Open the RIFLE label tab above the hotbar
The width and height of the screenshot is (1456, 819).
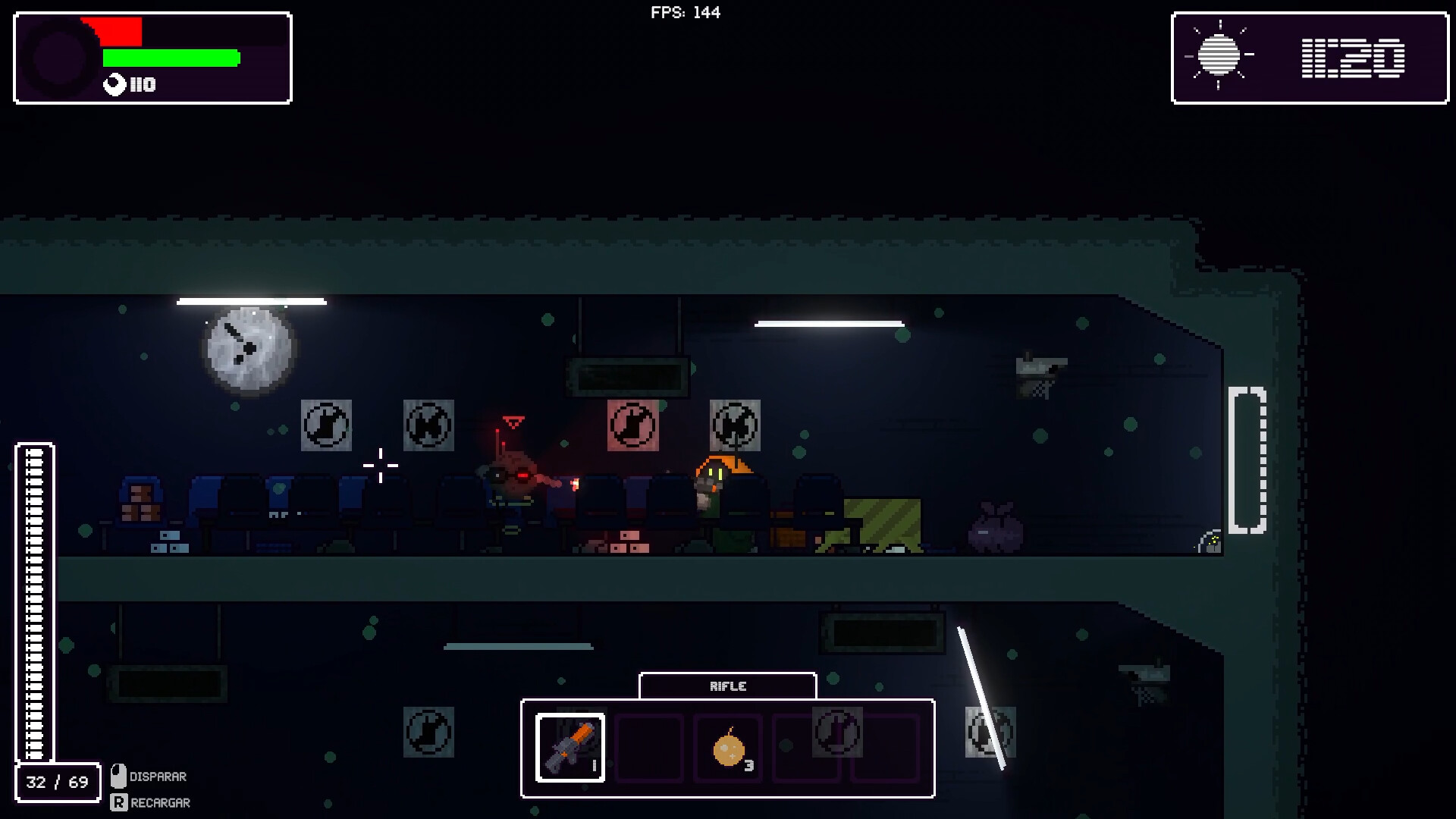pyautogui.click(x=727, y=686)
